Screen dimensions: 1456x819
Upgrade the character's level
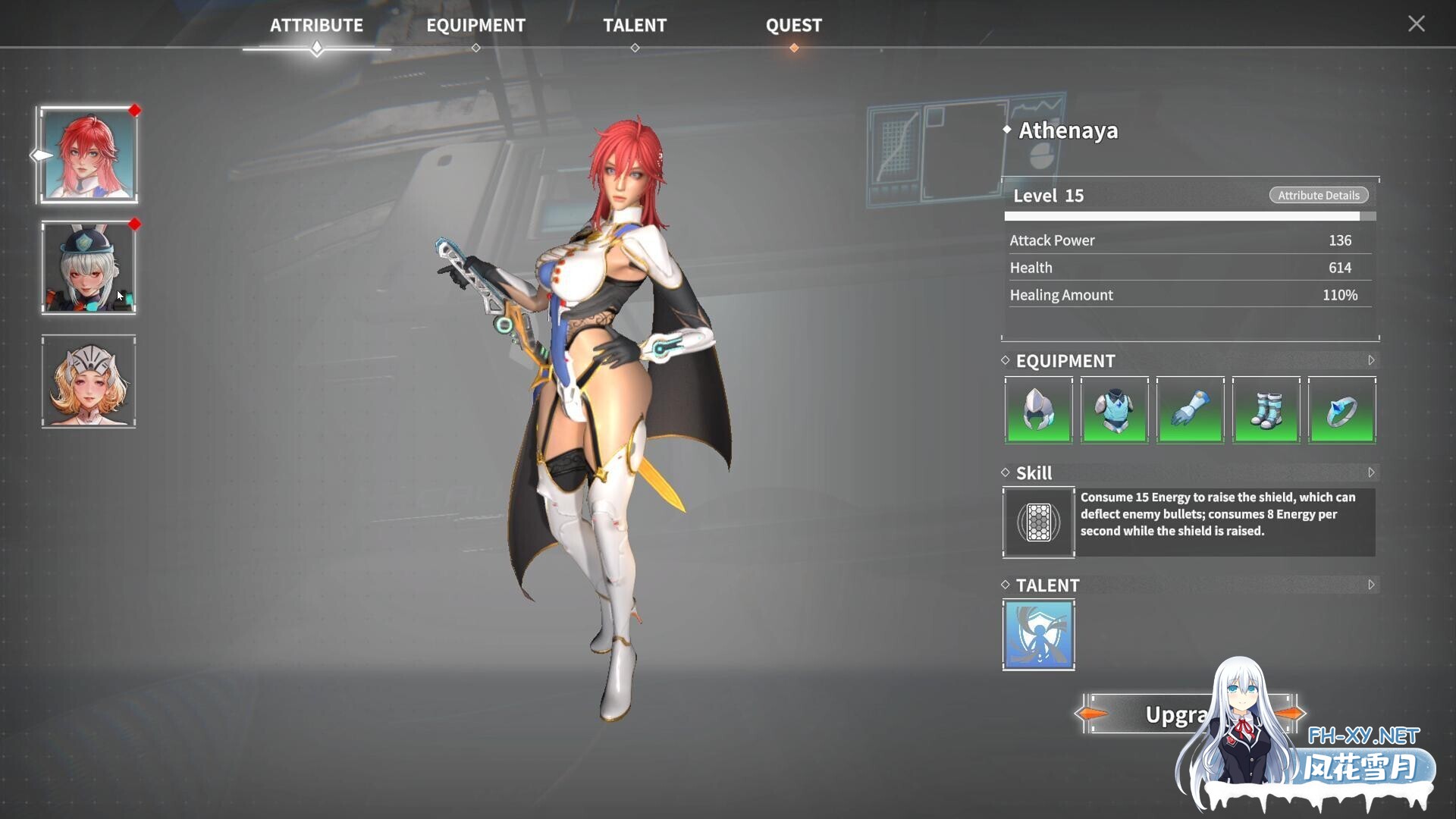pyautogui.click(x=1160, y=714)
